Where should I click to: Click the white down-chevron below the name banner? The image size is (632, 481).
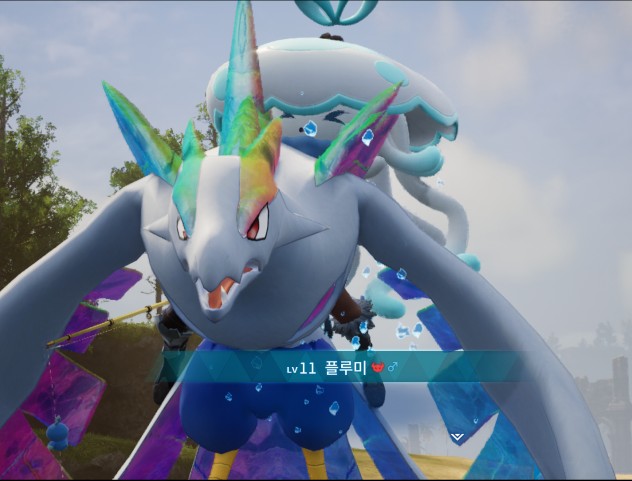pyautogui.click(x=457, y=437)
